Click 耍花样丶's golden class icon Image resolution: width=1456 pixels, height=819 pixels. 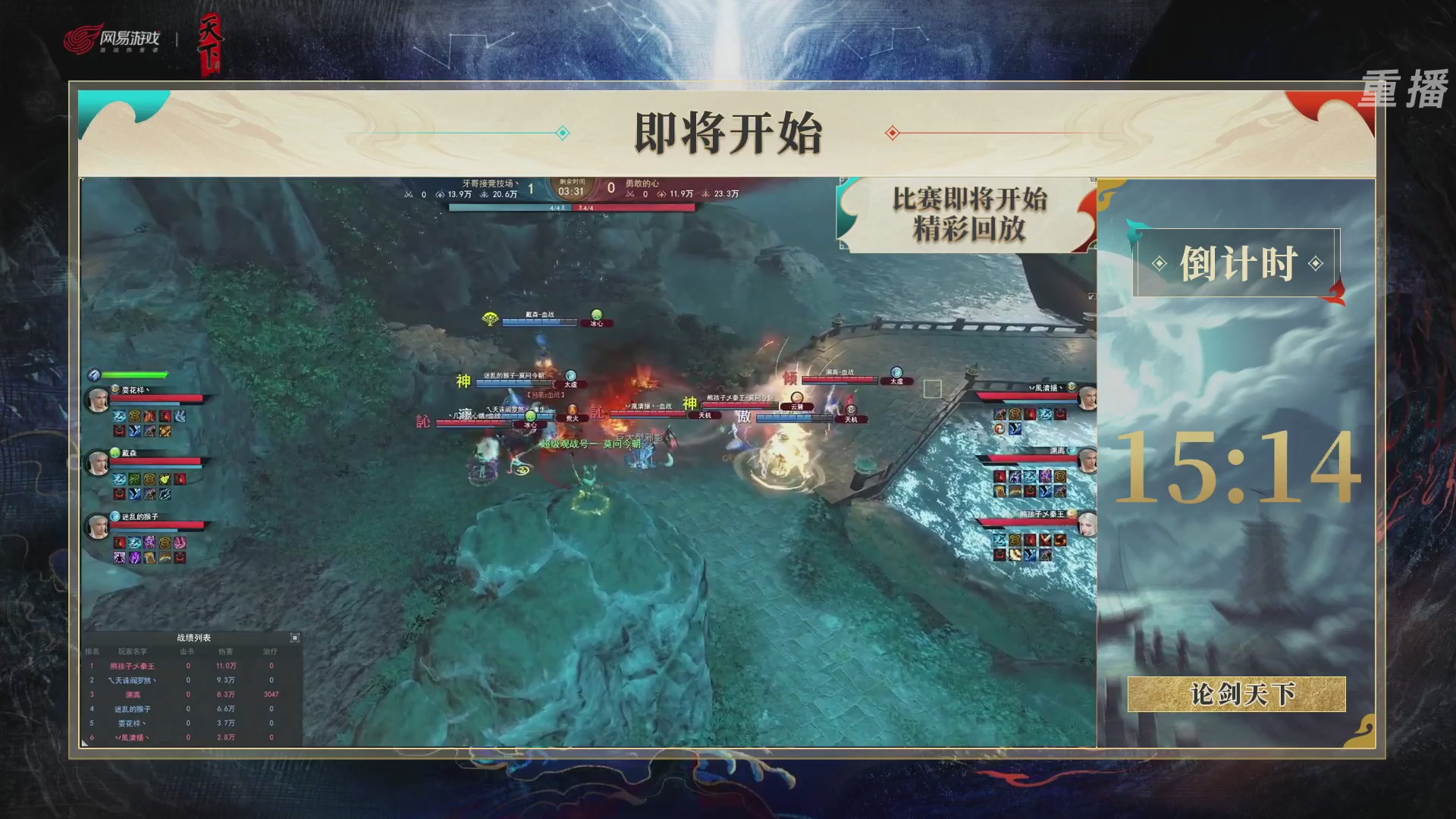point(115,389)
